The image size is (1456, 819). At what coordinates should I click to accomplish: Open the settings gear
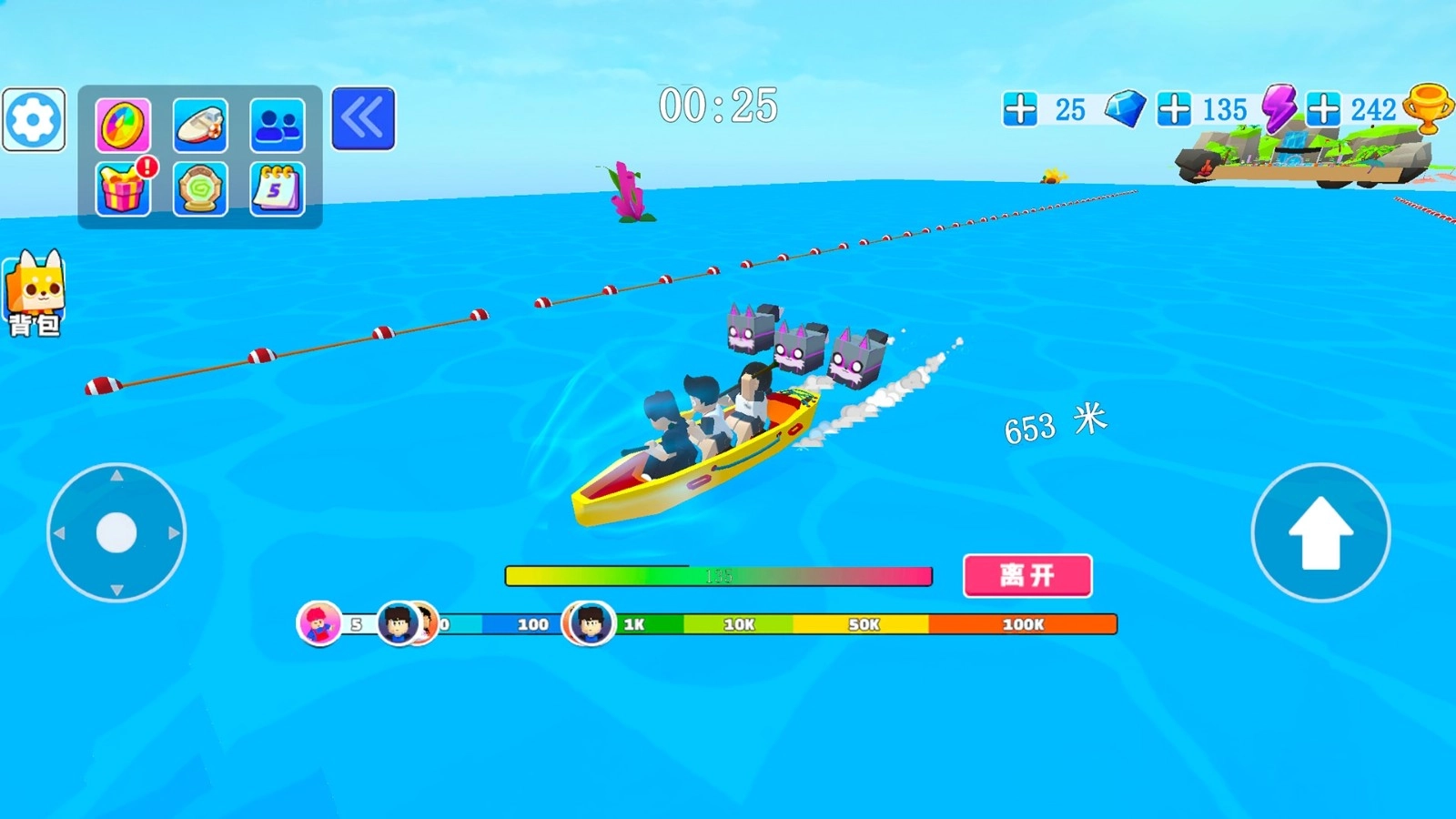[35, 120]
